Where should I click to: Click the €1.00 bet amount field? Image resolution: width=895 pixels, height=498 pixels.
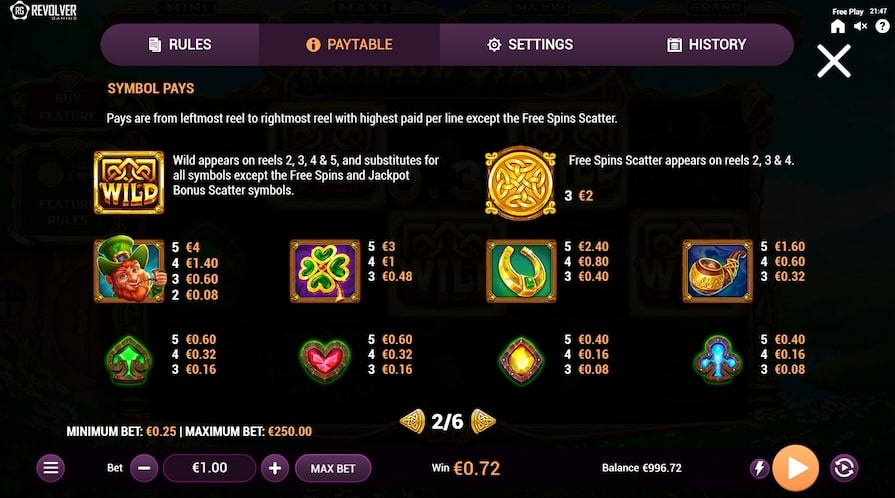(x=209, y=468)
